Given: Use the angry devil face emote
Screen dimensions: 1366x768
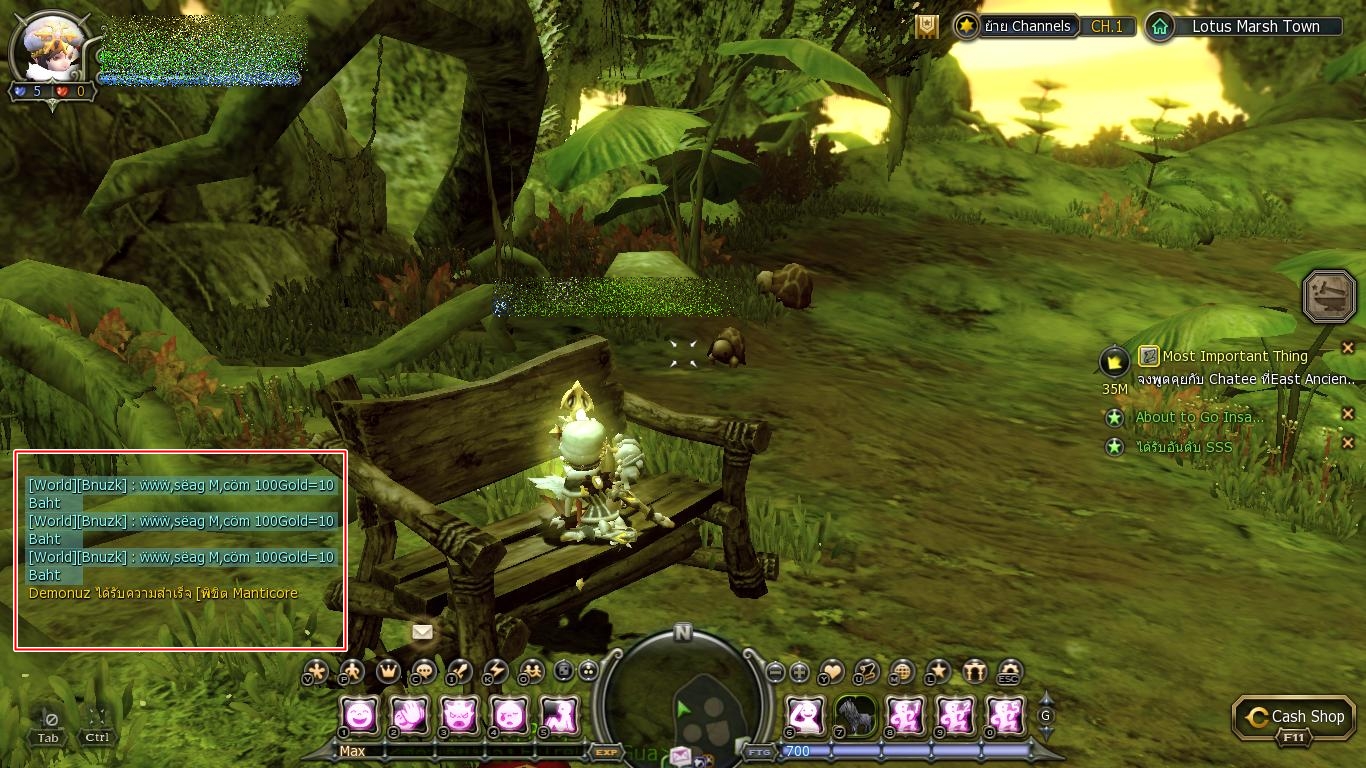Looking at the screenshot, I should point(460,715).
